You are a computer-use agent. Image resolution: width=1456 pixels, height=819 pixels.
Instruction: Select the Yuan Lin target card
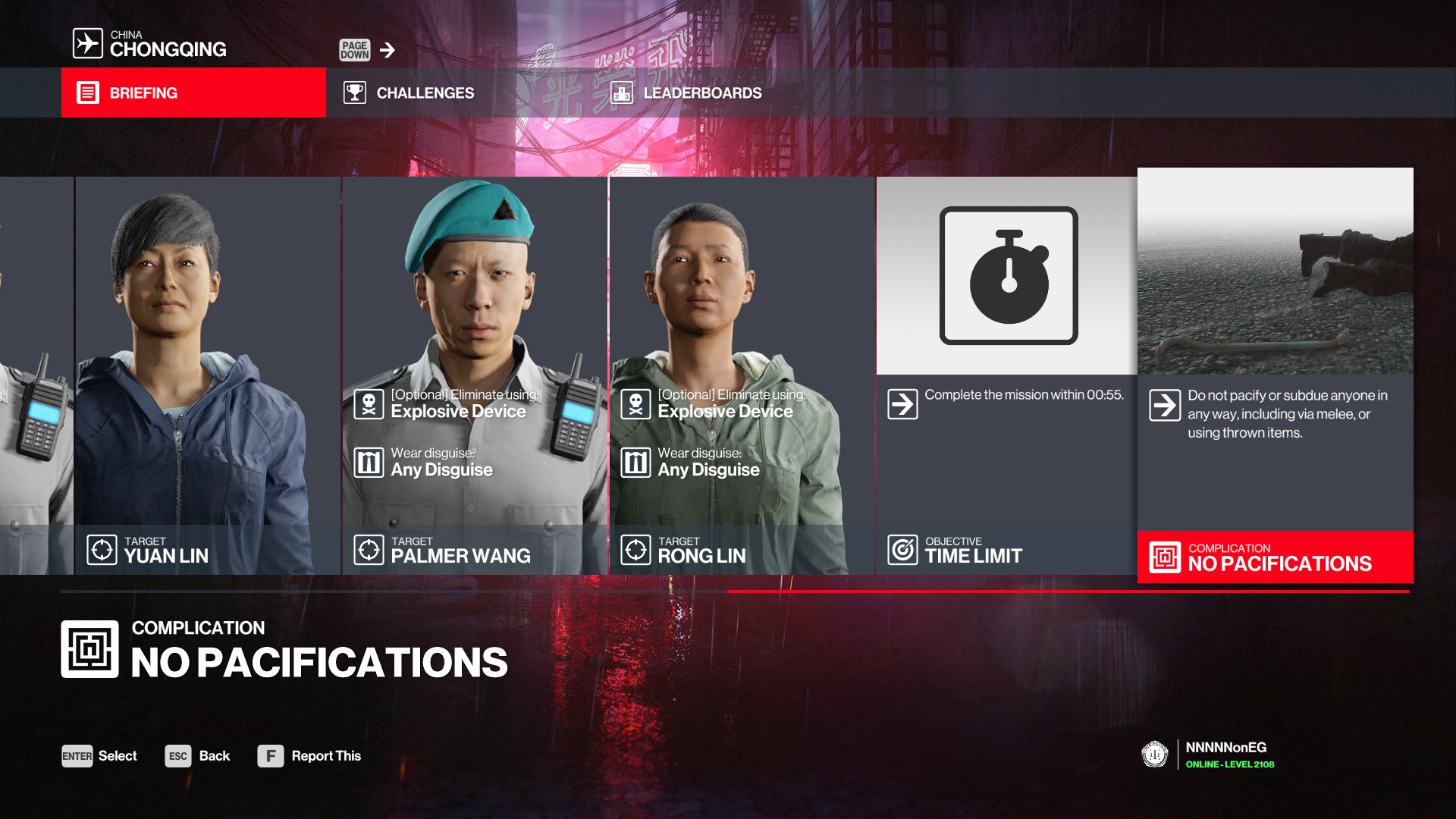tap(207, 375)
